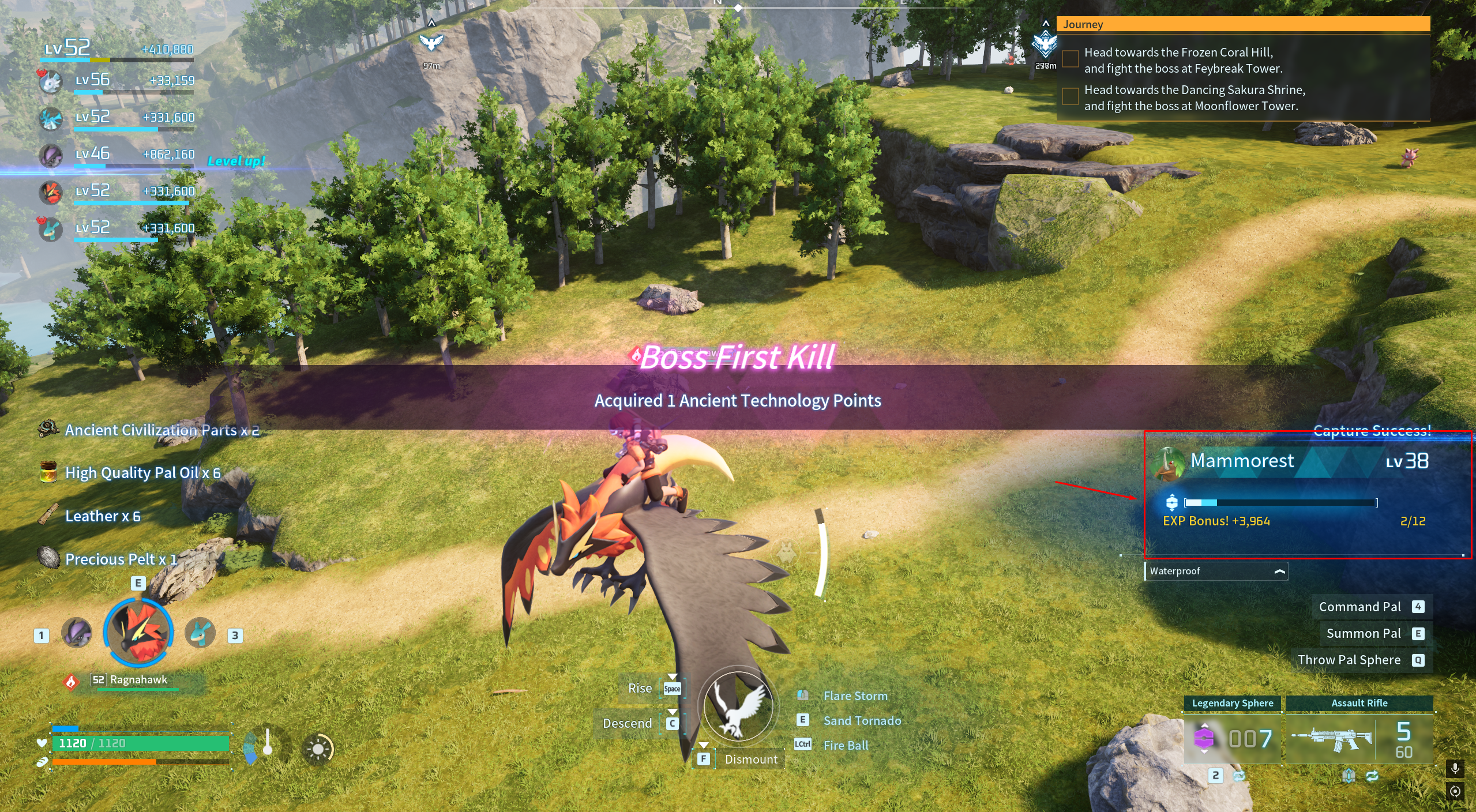The image size is (1476, 812).
Task: Toggle the microphone icon
Action: [1455, 769]
